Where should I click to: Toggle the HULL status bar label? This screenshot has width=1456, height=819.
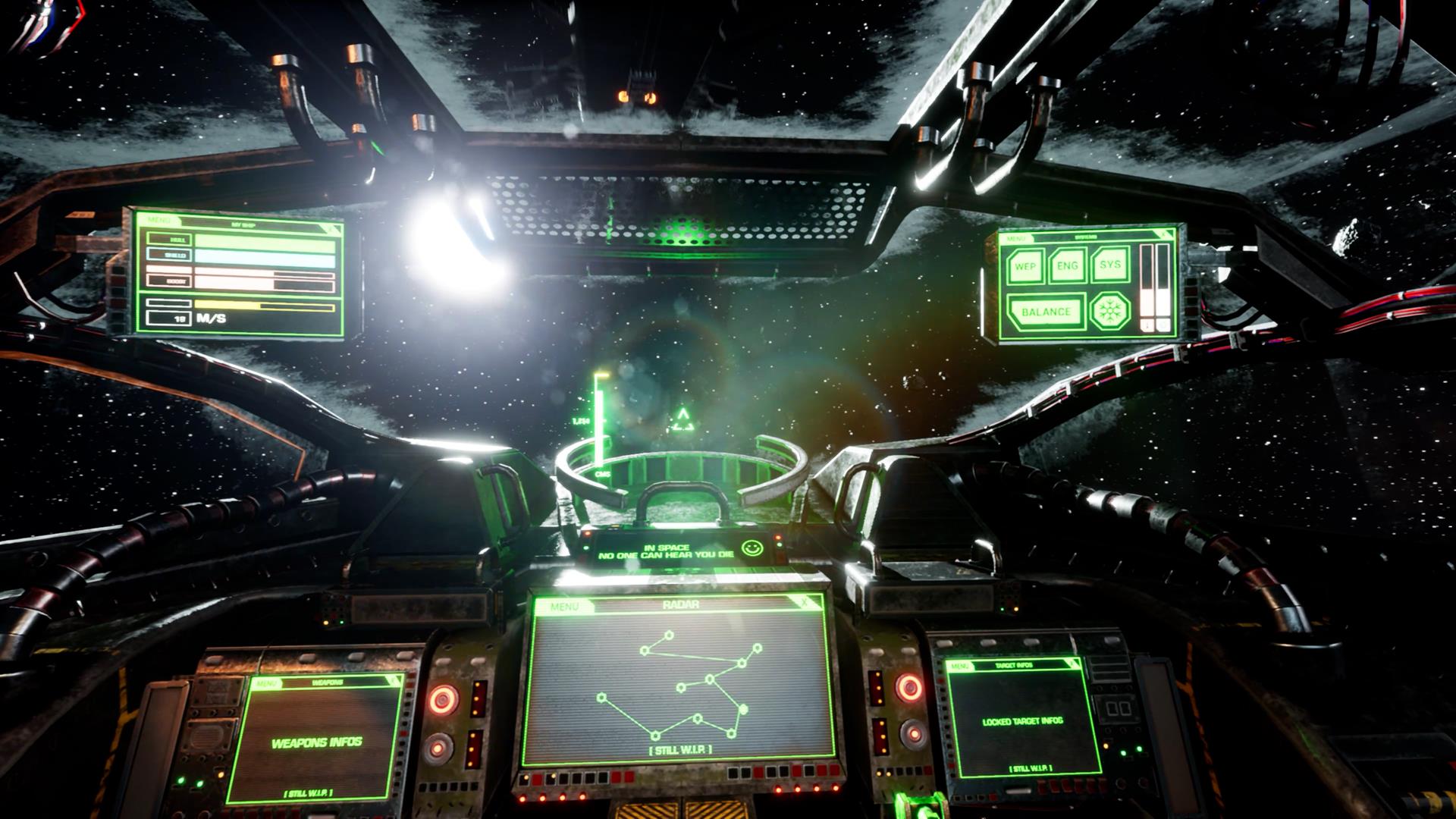tap(169, 240)
